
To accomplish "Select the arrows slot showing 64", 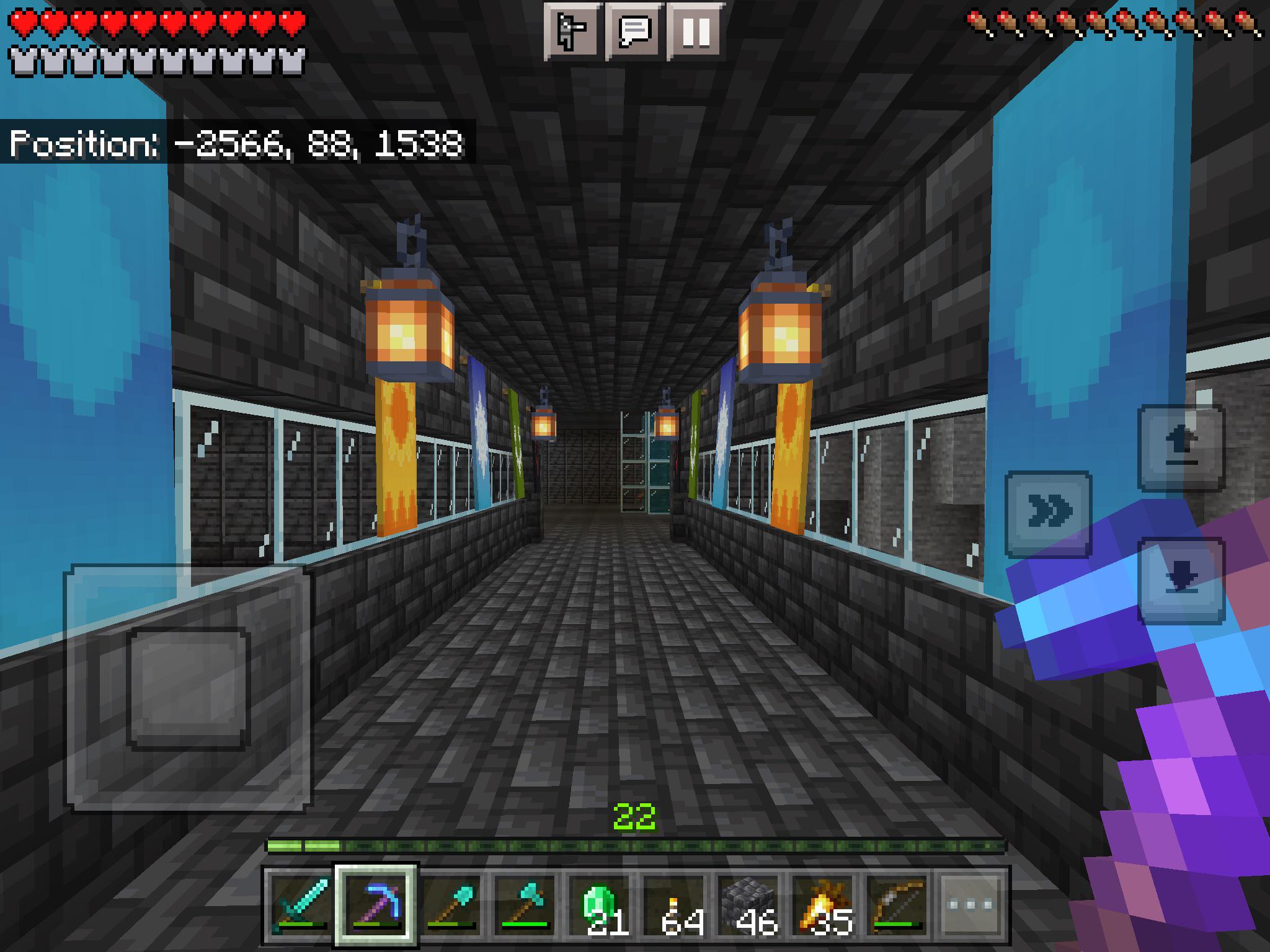I will [x=674, y=905].
